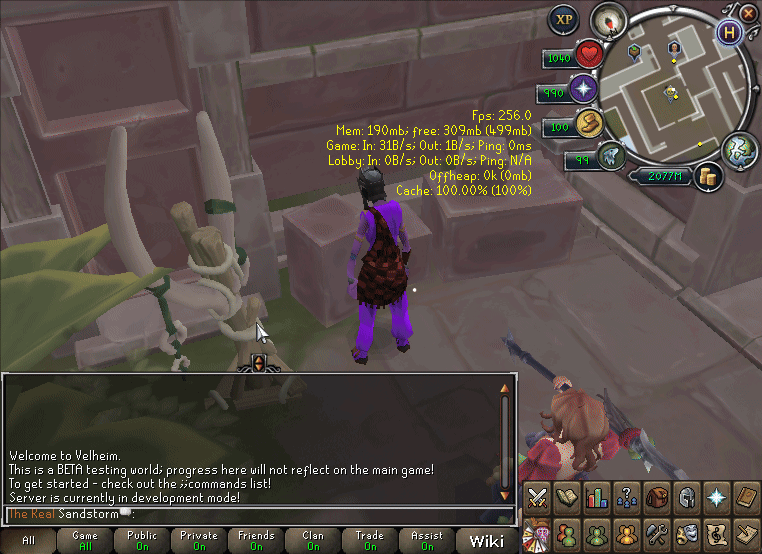
Task: Open the world map globe
Action: (740, 150)
